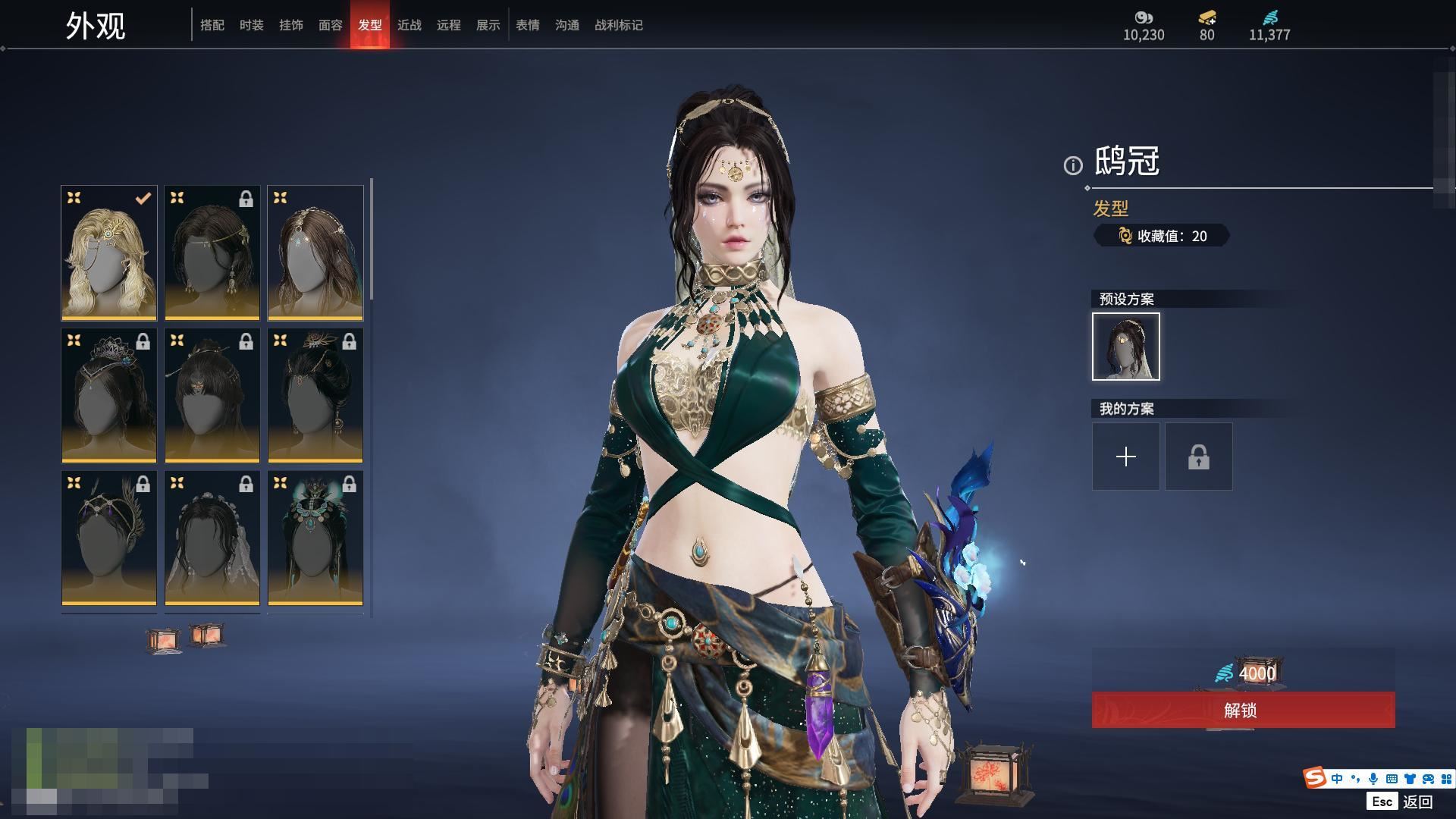The height and width of the screenshot is (819, 1456).
Task: Select the preset scheme hairstyle thumbnail
Action: click(x=1126, y=347)
